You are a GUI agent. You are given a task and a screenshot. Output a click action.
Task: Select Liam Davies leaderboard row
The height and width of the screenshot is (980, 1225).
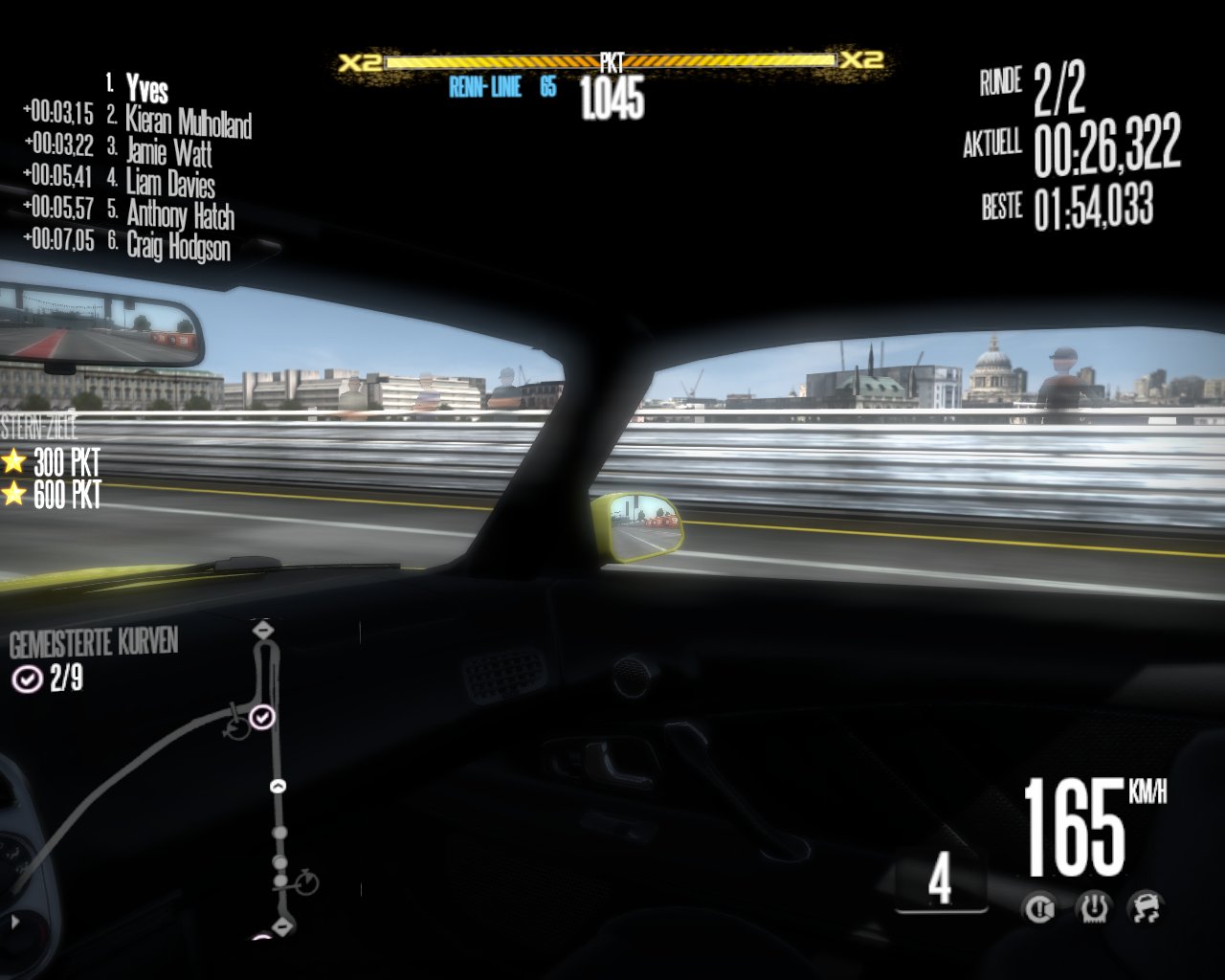[x=170, y=183]
